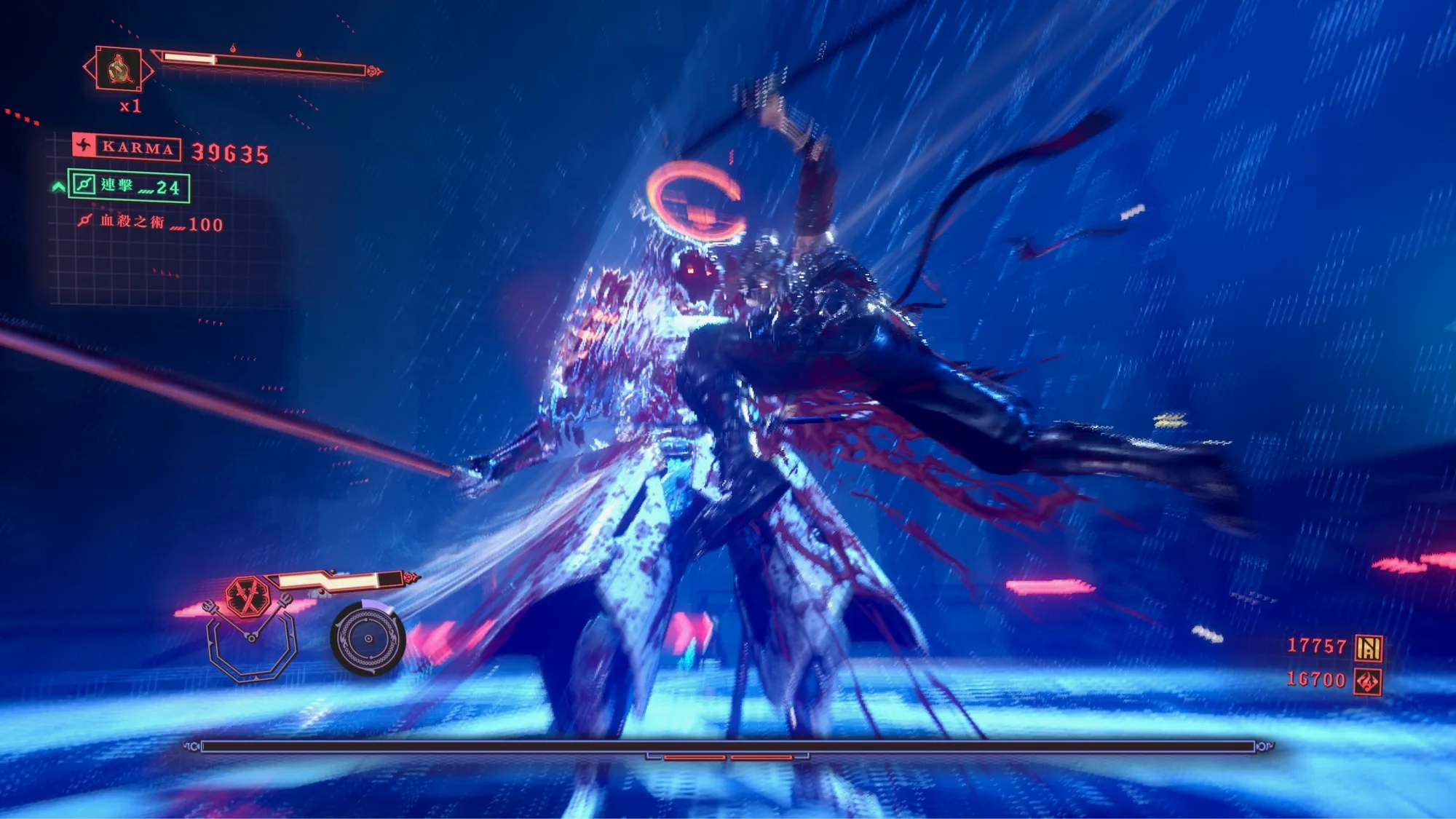Click the crossed swords weapon emblem
The height and width of the screenshot is (819, 1456).
click(248, 597)
